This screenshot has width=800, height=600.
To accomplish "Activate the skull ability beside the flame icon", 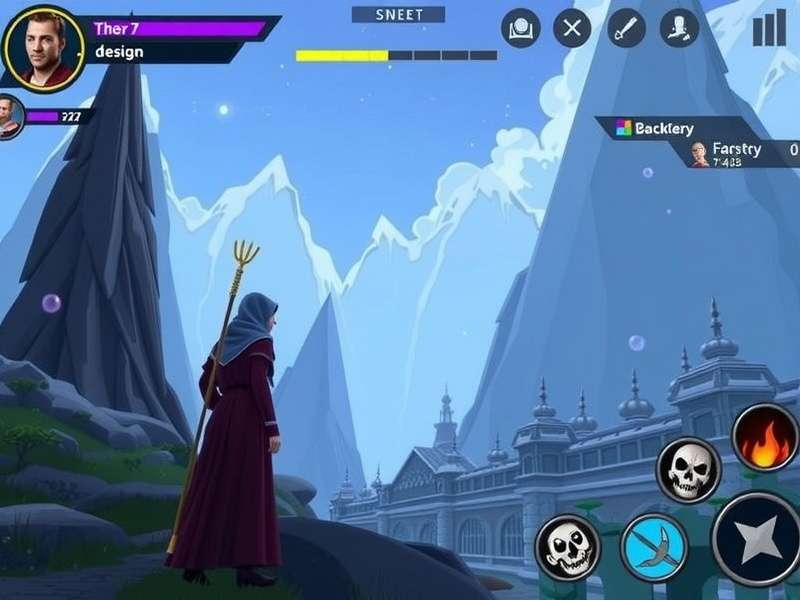I will (688, 469).
